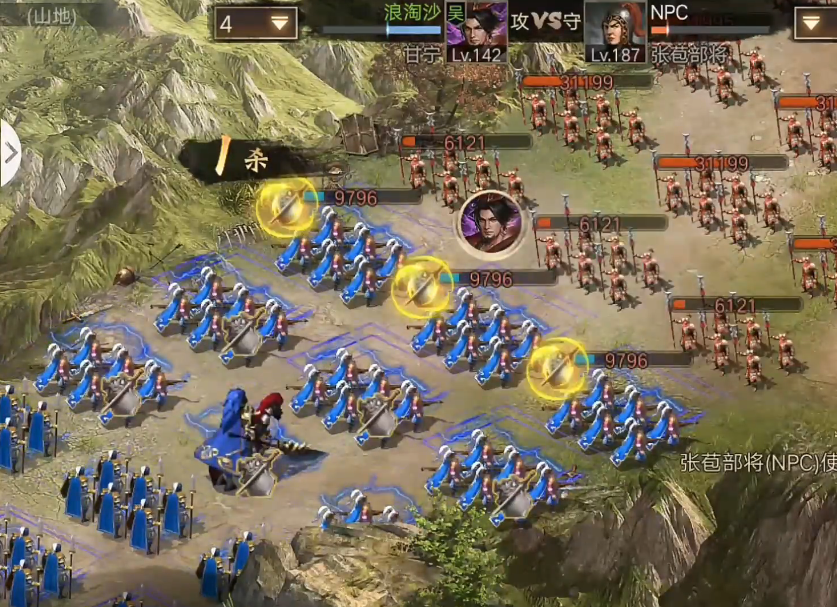Open the battle speed dropdown showing 4
This screenshot has height=607, width=837.
pyautogui.click(x=254, y=22)
